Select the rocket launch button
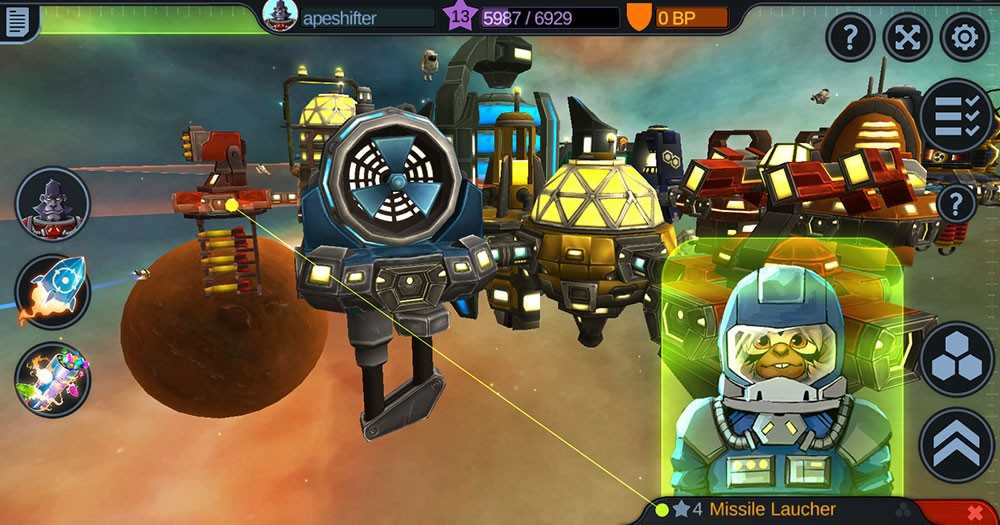 [x=52, y=291]
